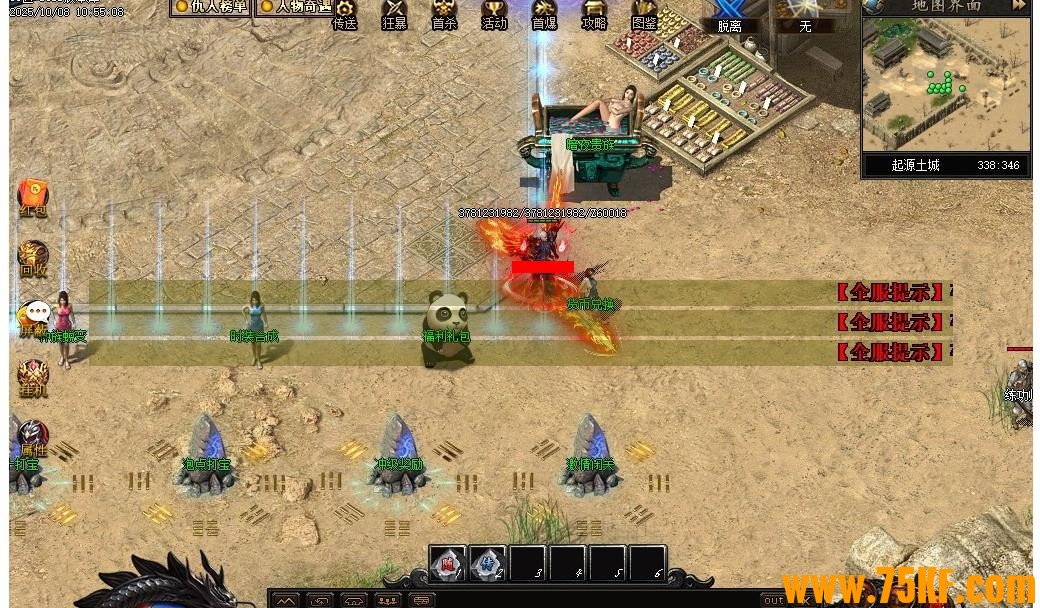Open the 传送 teleport menu
Screen dimensions: 1040x608
tap(345, 13)
